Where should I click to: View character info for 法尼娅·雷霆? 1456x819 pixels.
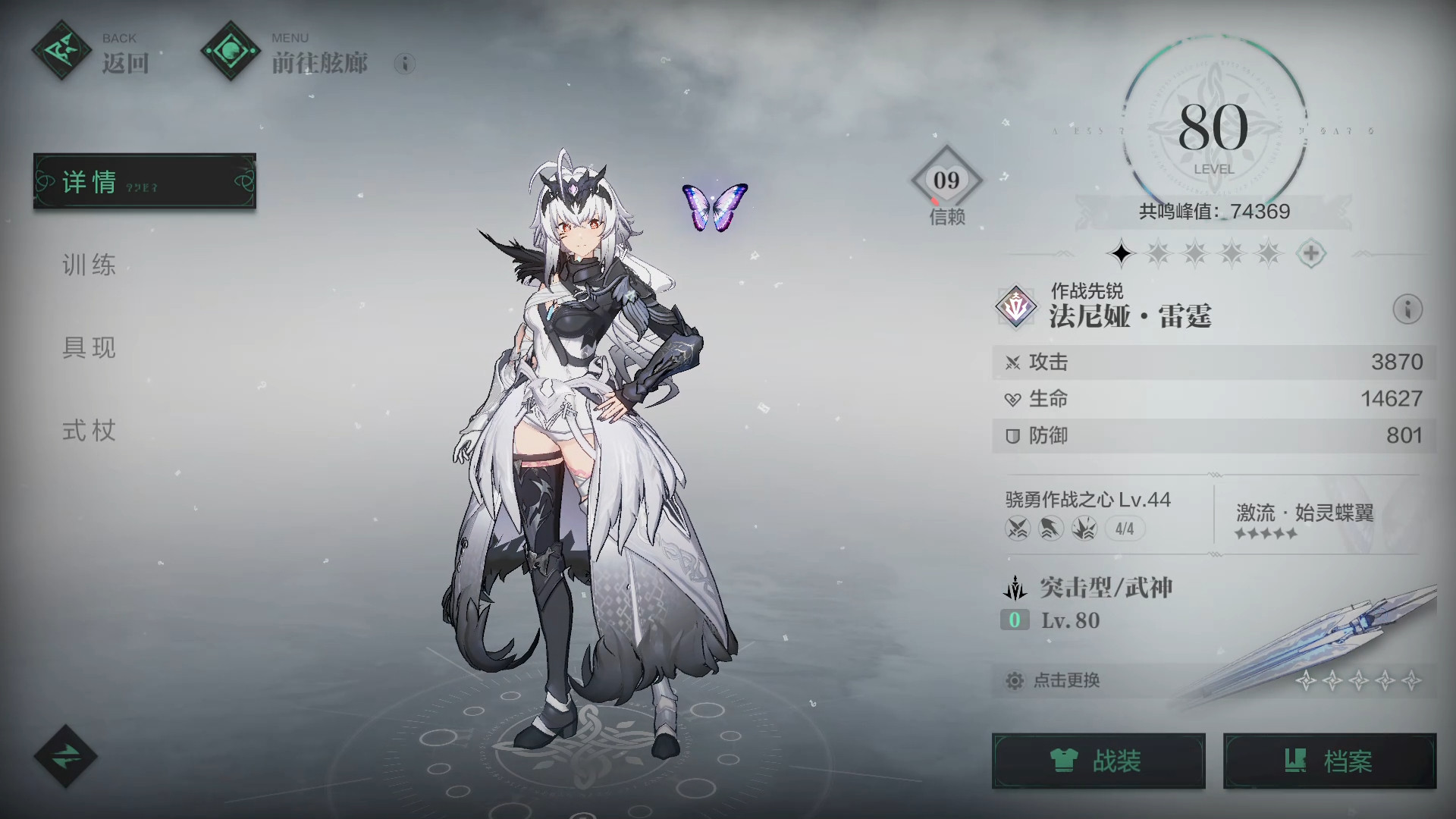click(1407, 309)
